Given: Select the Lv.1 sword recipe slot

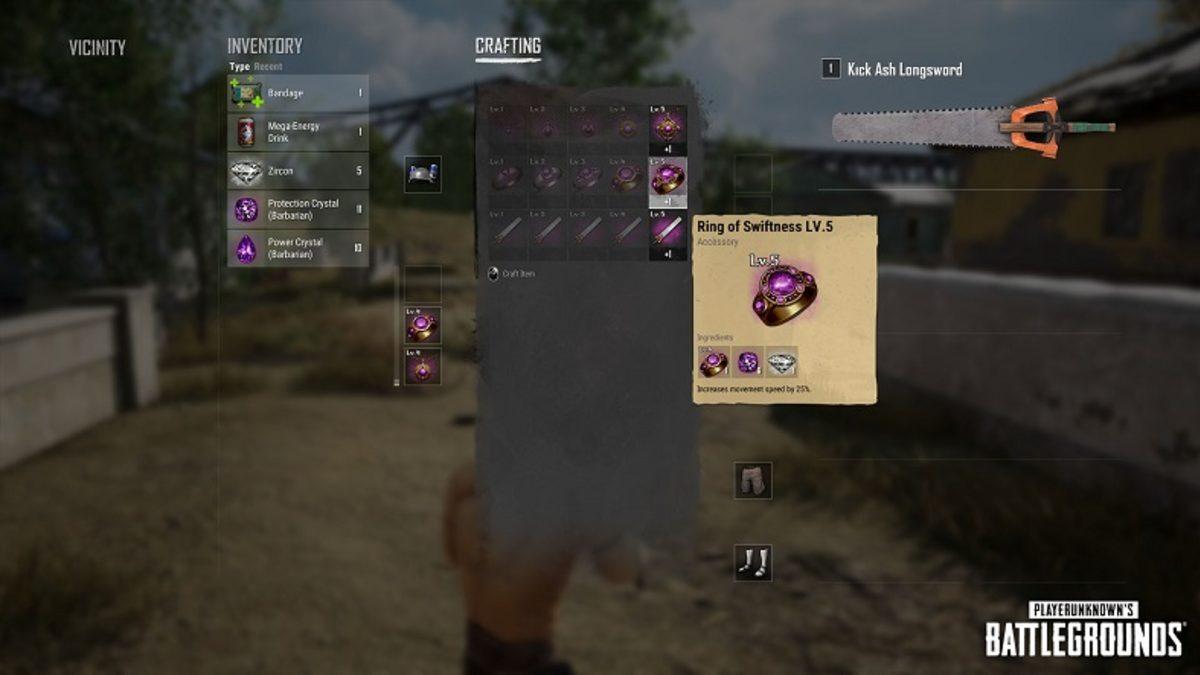Looking at the screenshot, I should [508, 230].
